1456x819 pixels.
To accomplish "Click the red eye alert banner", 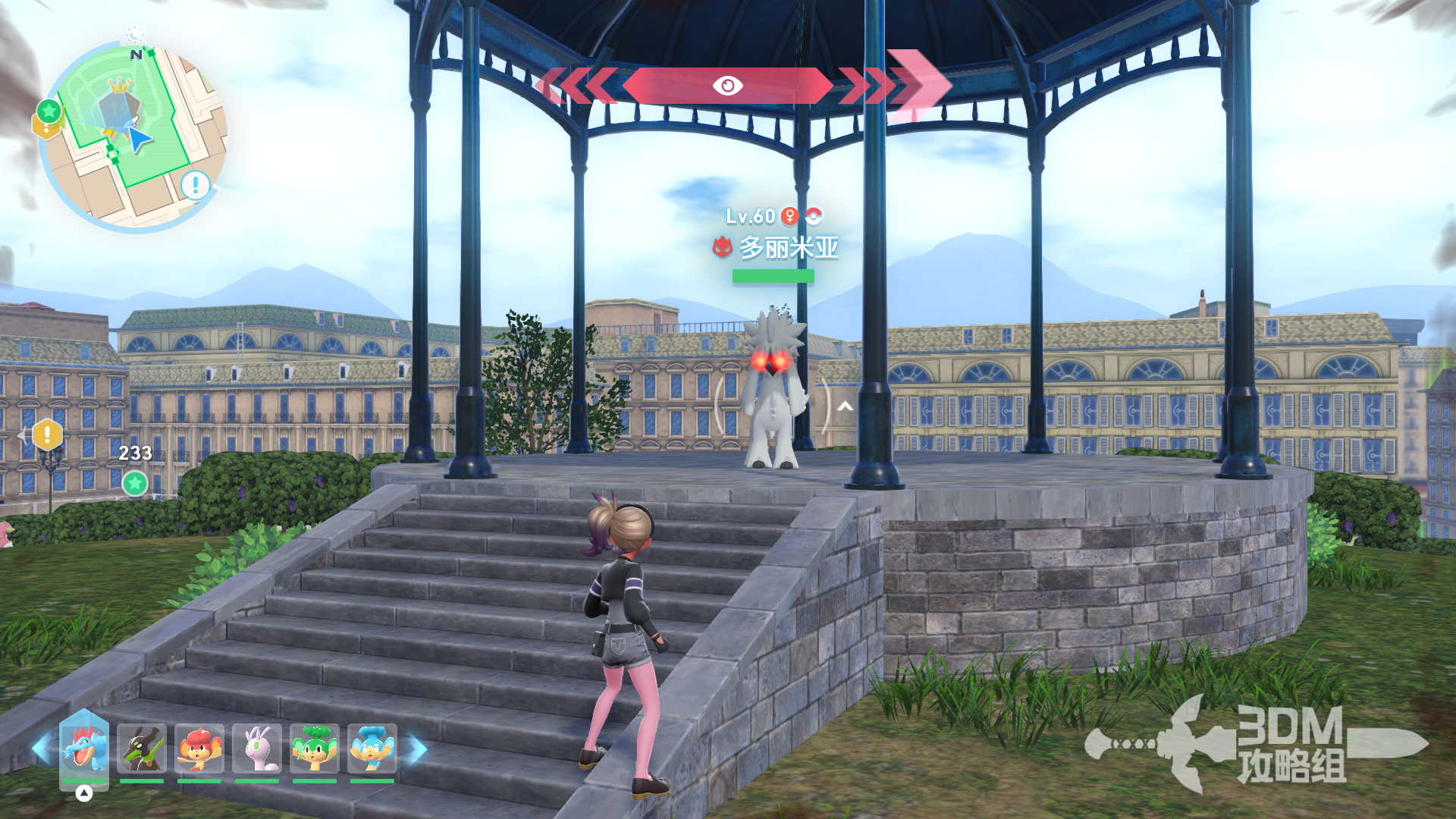I will click(x=727, y=86).
